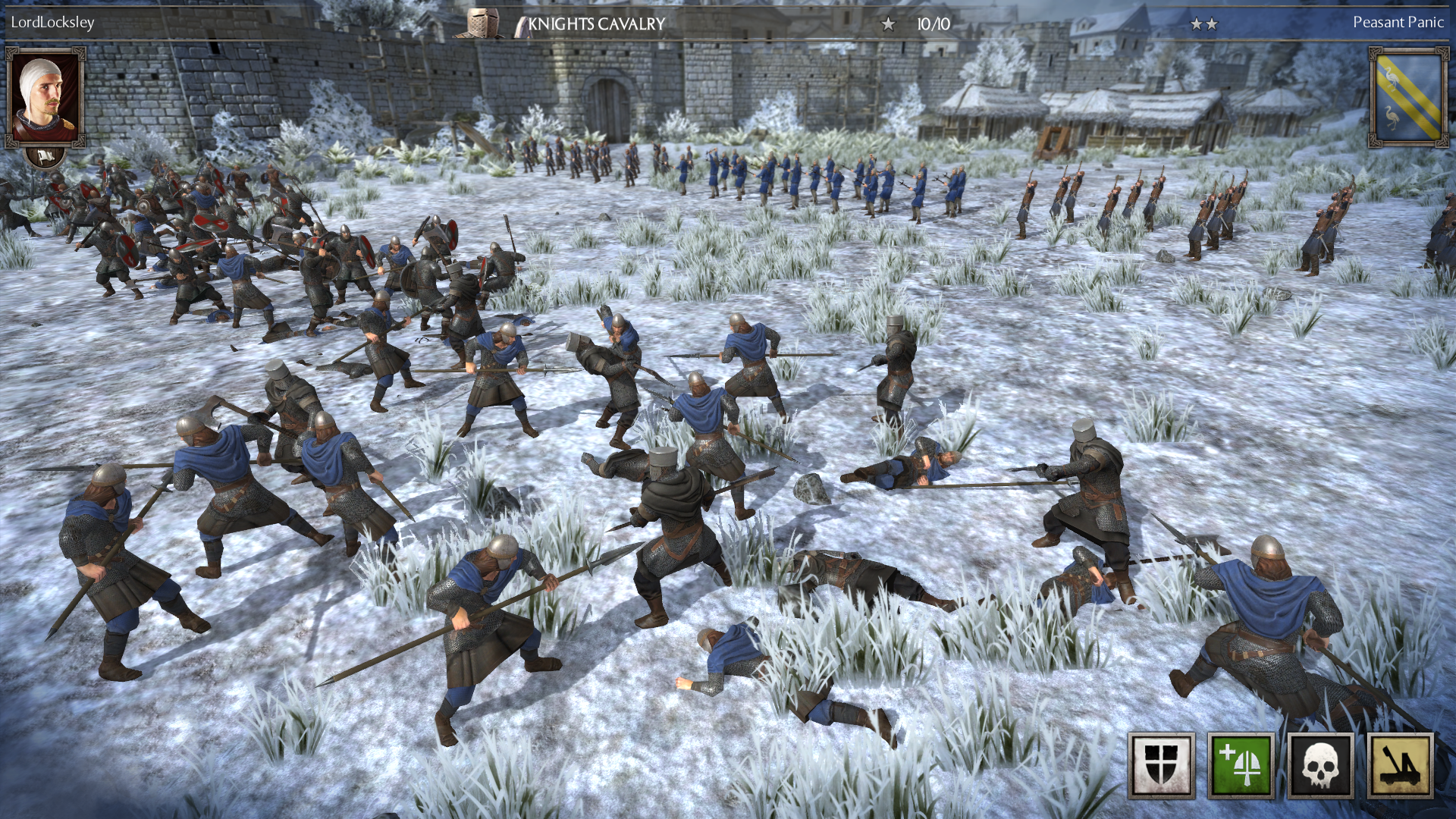Activate the green reinforcement helmet ability
Screen dimensions: 1456x819
pyautogui.click(x=1241, y=765)
